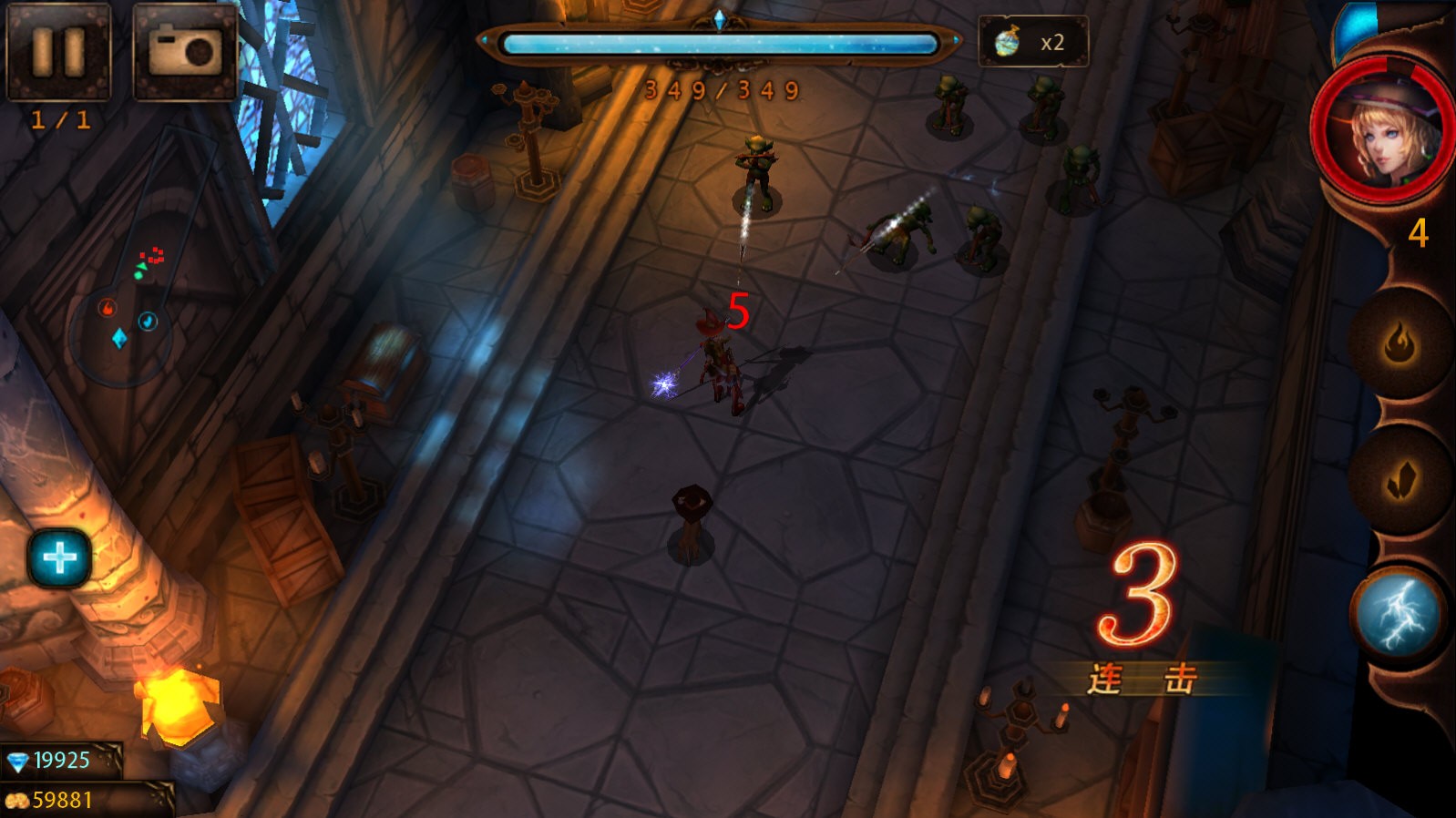The image size is (1456, 818).
Task: Activate the fire flame skill
Action: coord(1399,344)
